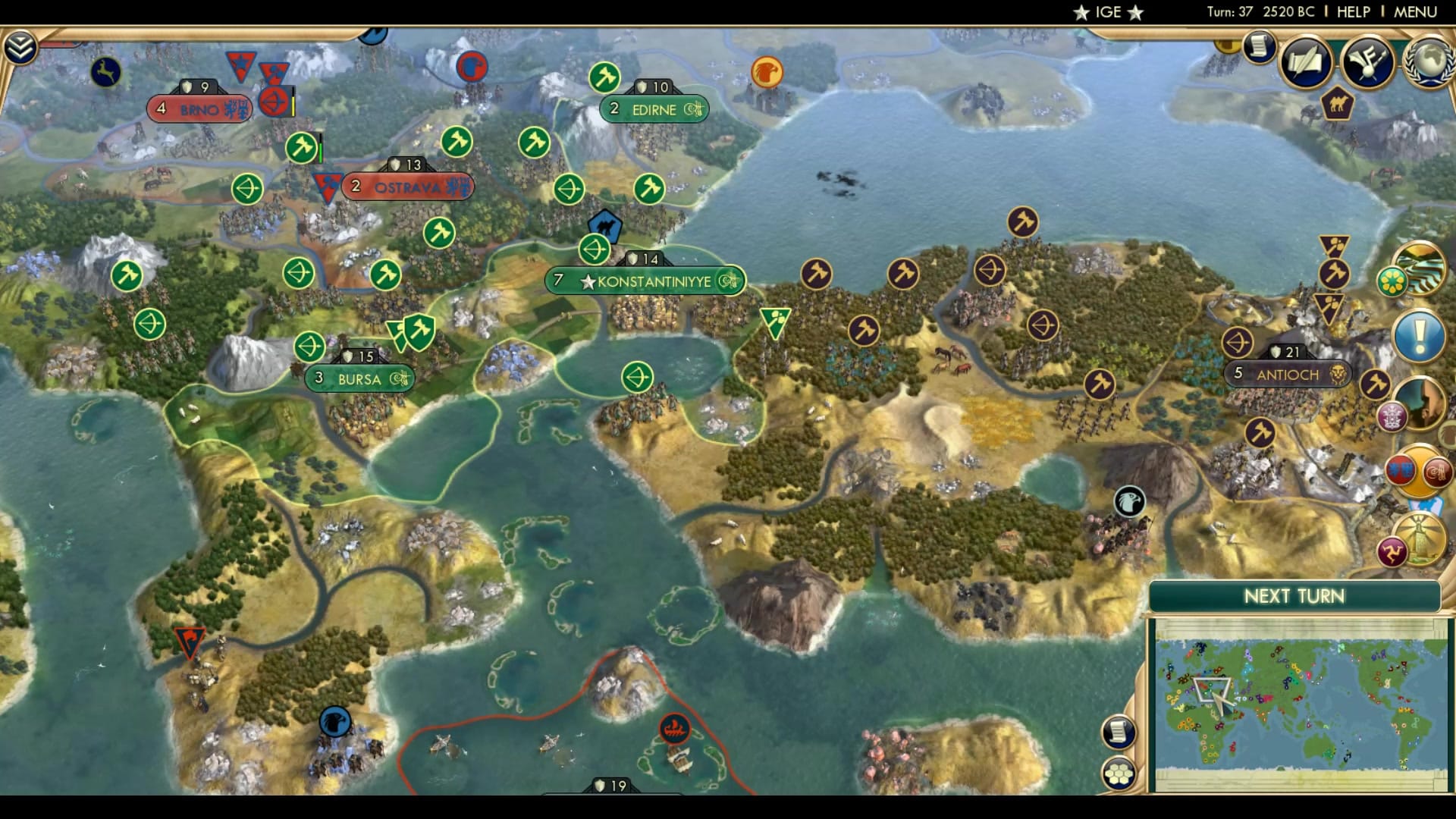This screenshot has height=819, width=1456.
Task: Open the Social Policies screen icon
Action: click(1306, 64)
